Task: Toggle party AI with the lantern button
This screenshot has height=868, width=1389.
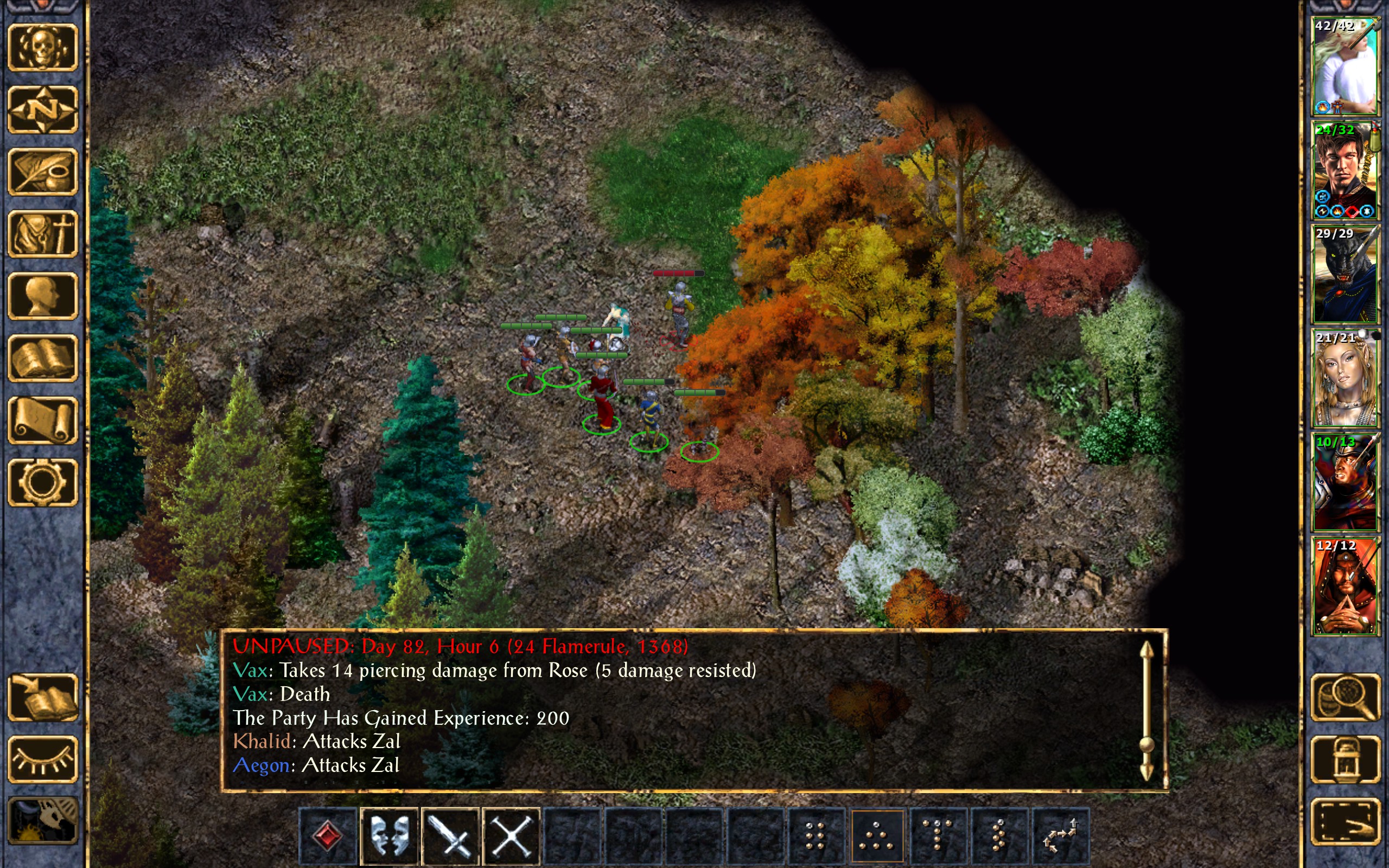Action: click(1346, 759)
